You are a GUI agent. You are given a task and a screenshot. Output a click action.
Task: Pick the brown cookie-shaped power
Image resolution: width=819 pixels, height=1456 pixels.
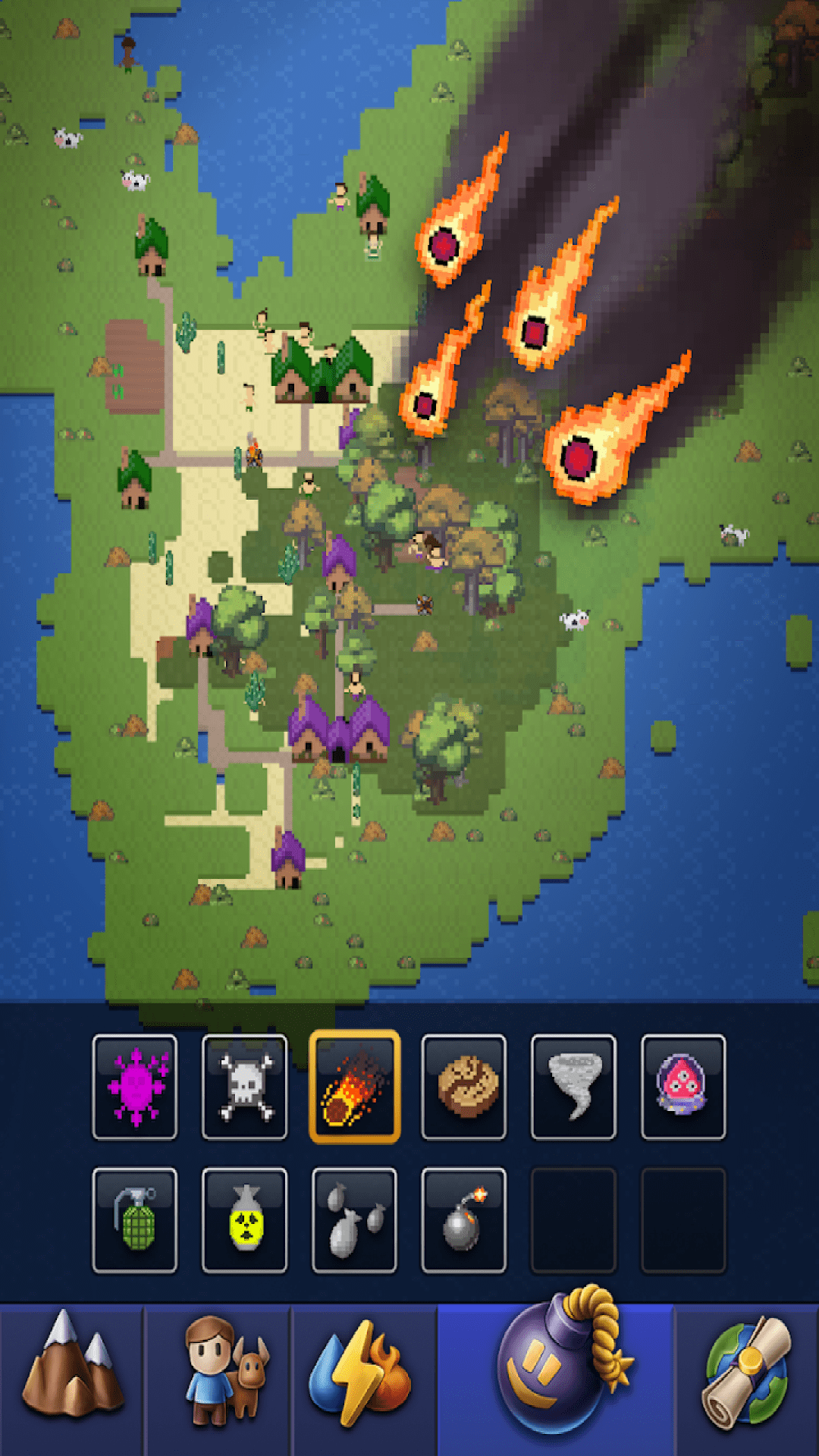point(463,1087)
